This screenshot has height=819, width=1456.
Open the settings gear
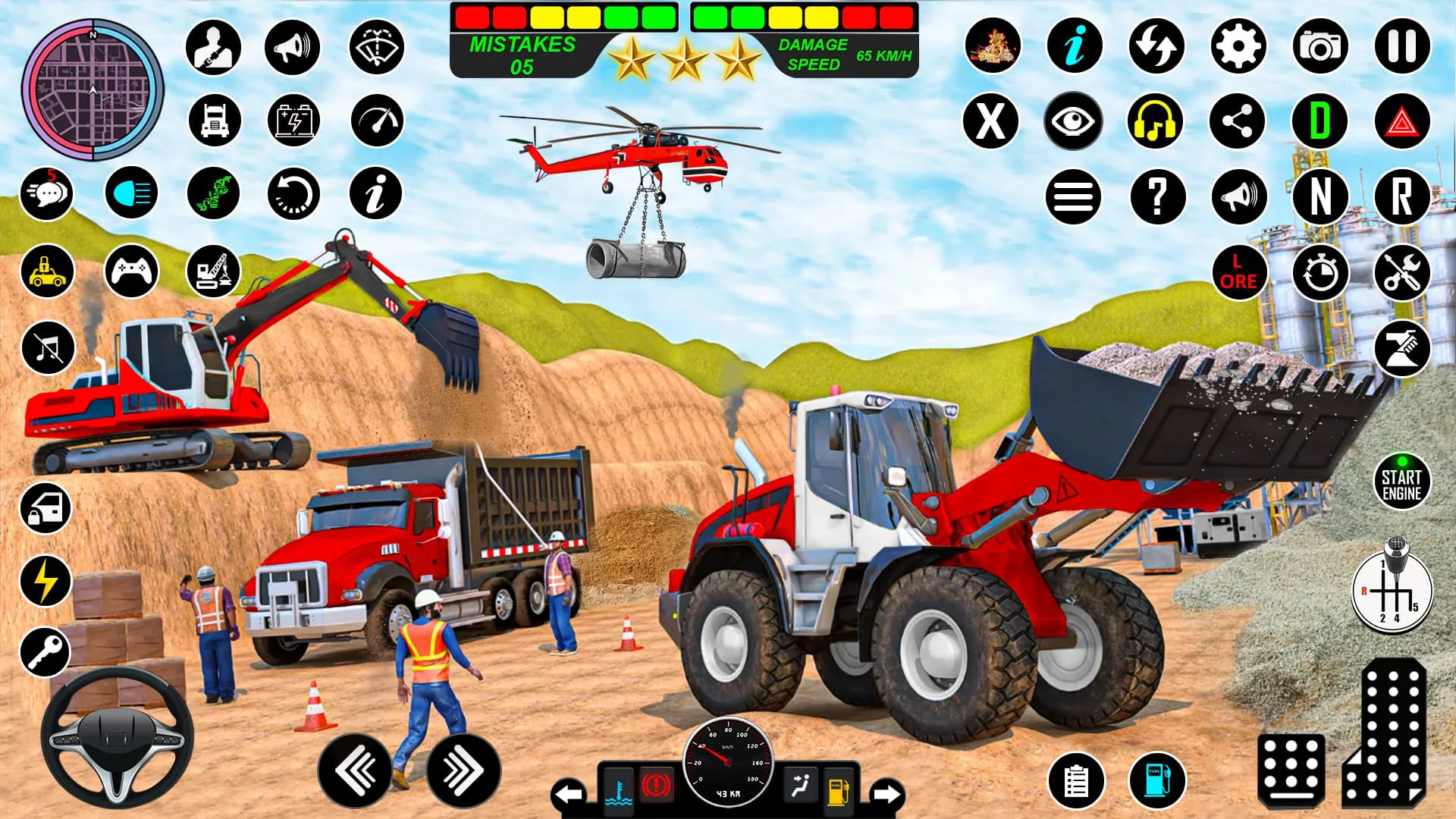click(1238, 45)
